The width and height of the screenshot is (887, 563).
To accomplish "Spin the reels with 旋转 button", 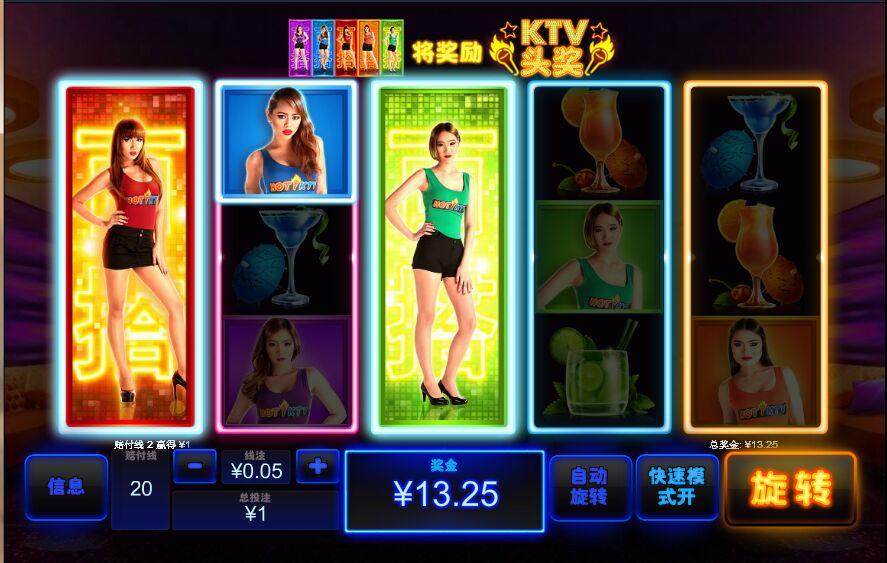I will (790, 488).
